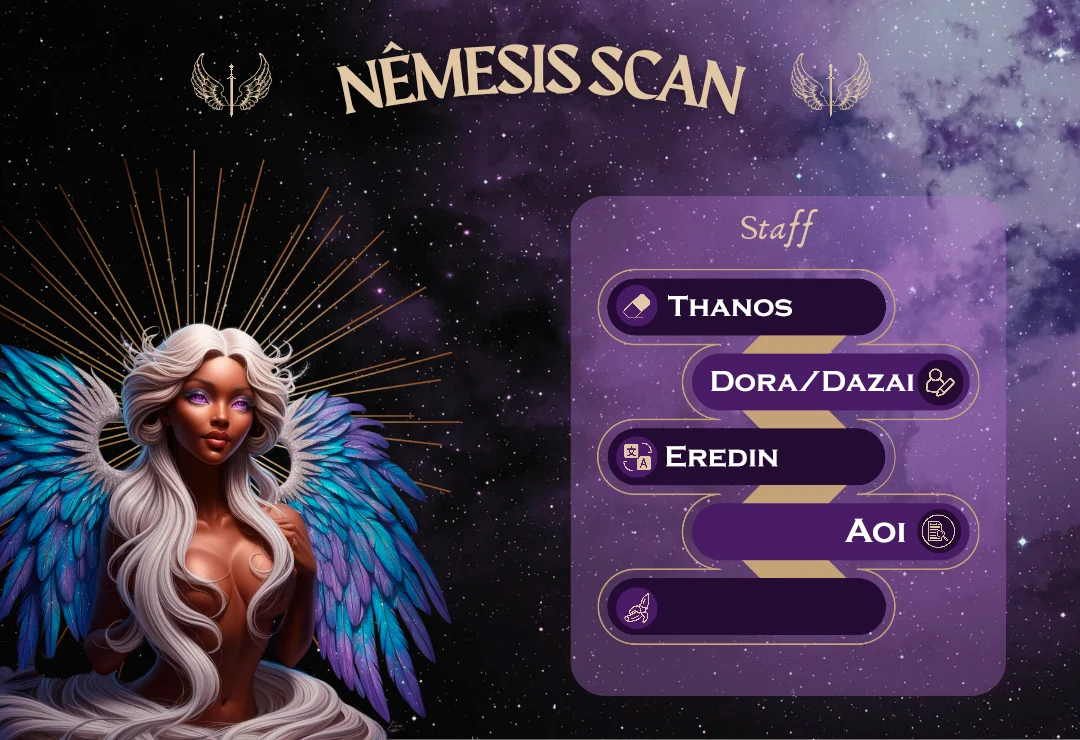Click the Eredin staff entry
This screenshot has width=1080, height=740.
tap(746, 457)
